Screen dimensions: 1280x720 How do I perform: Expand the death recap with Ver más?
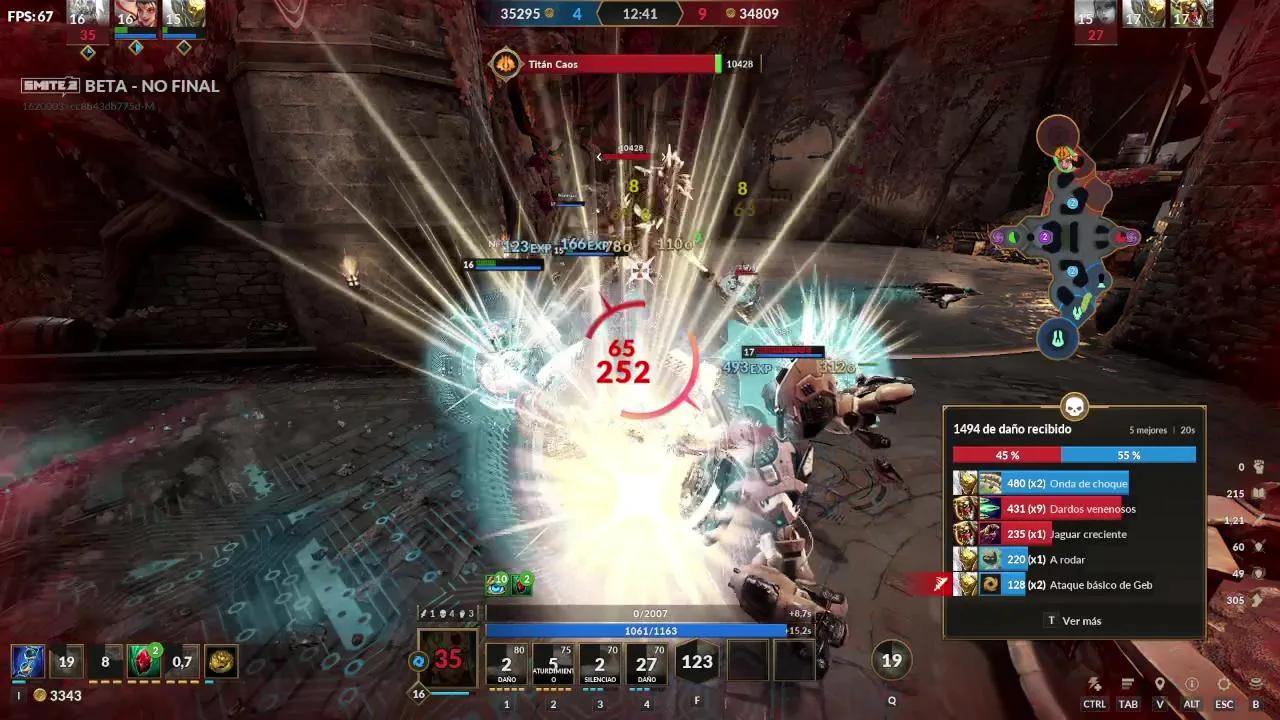(x=1074, y=621)
